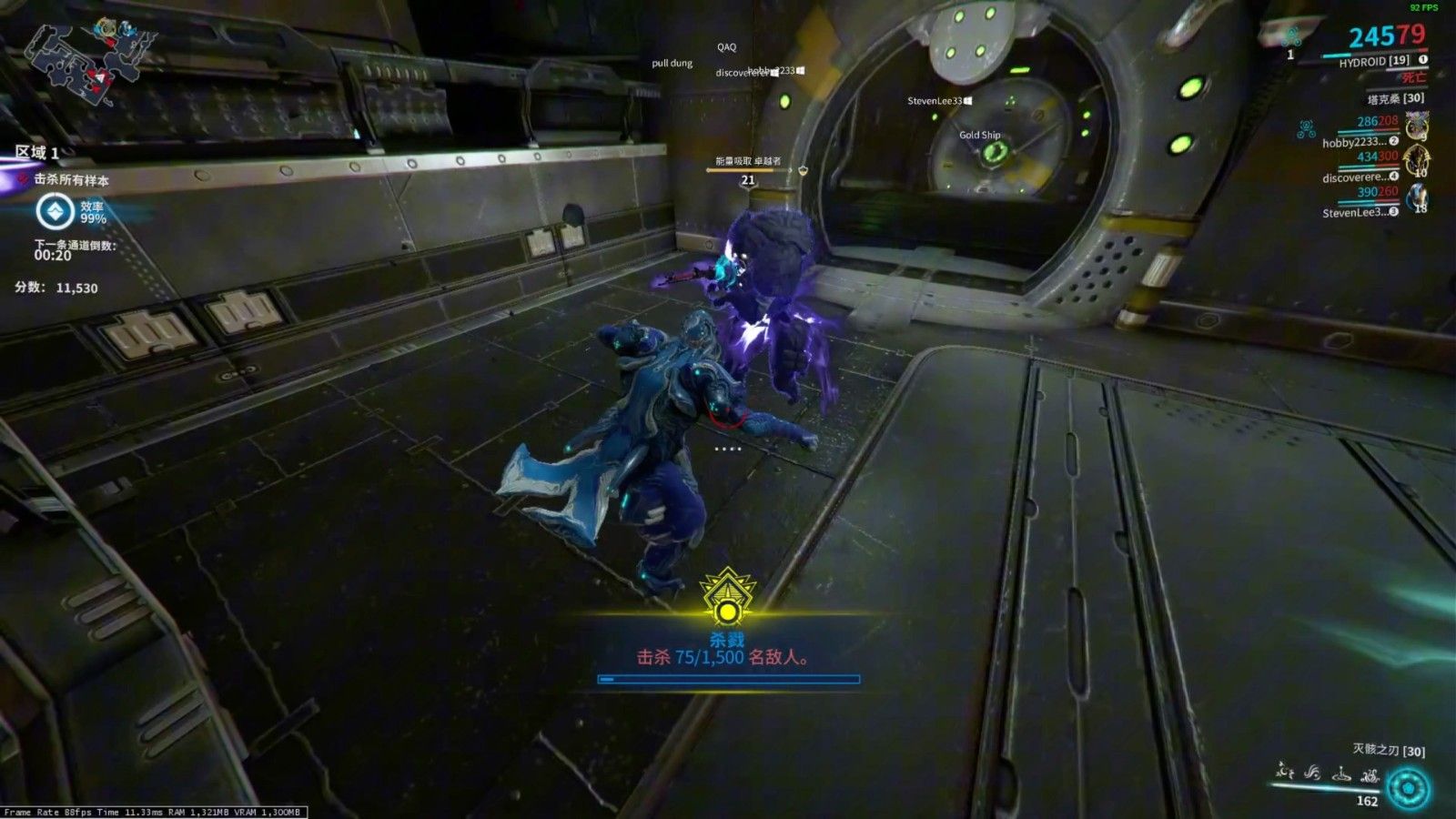Select the third ability icon above the melee bar
The width and height of the screenshot is (1456, 819).
coord(1341,775)
